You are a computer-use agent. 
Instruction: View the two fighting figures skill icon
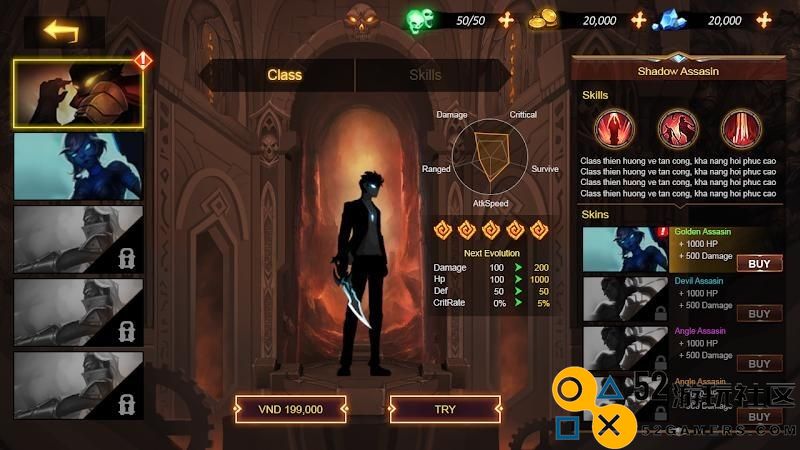(676, 129)
